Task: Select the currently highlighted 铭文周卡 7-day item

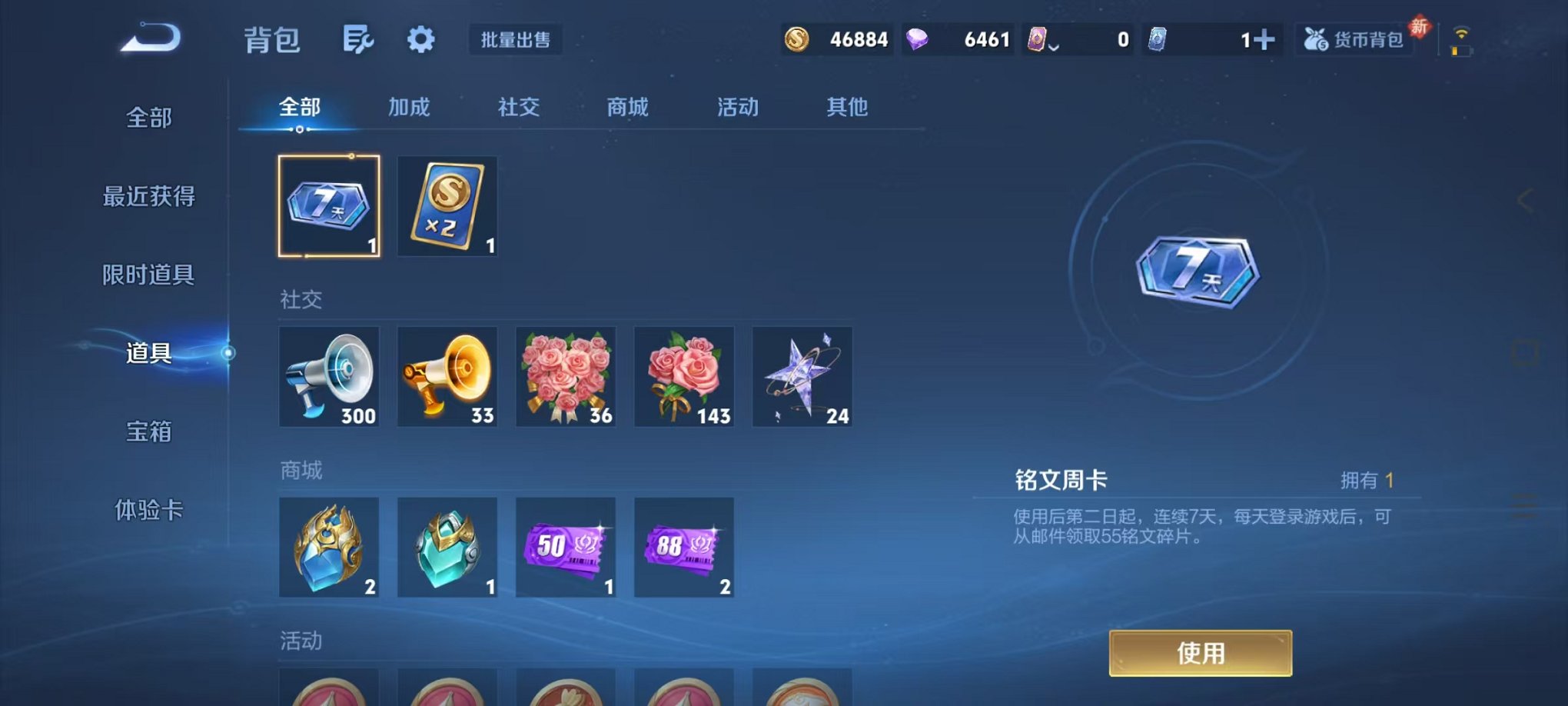Action: pos(329,205)
